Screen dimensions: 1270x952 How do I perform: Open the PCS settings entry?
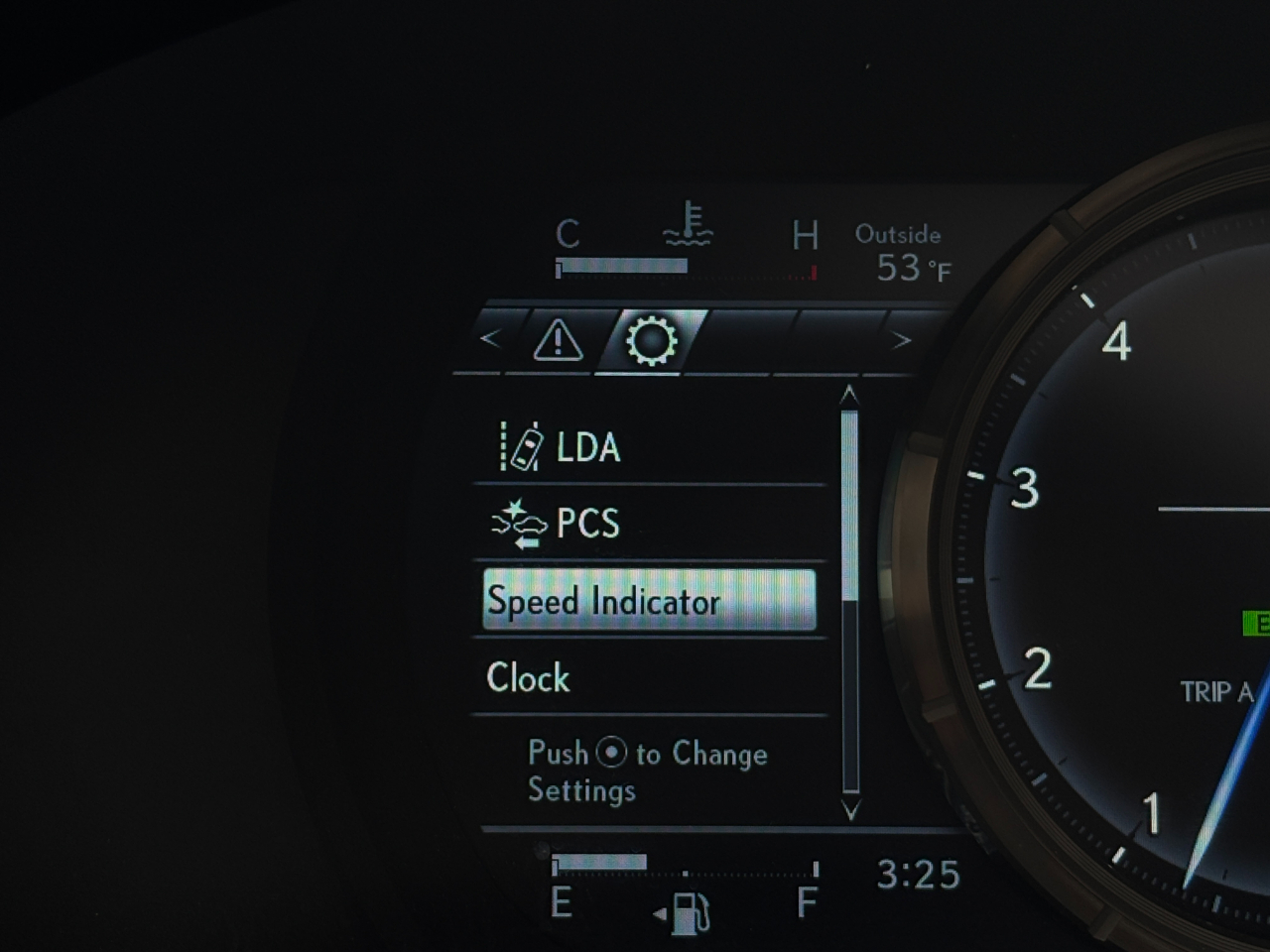coord(650,523)
